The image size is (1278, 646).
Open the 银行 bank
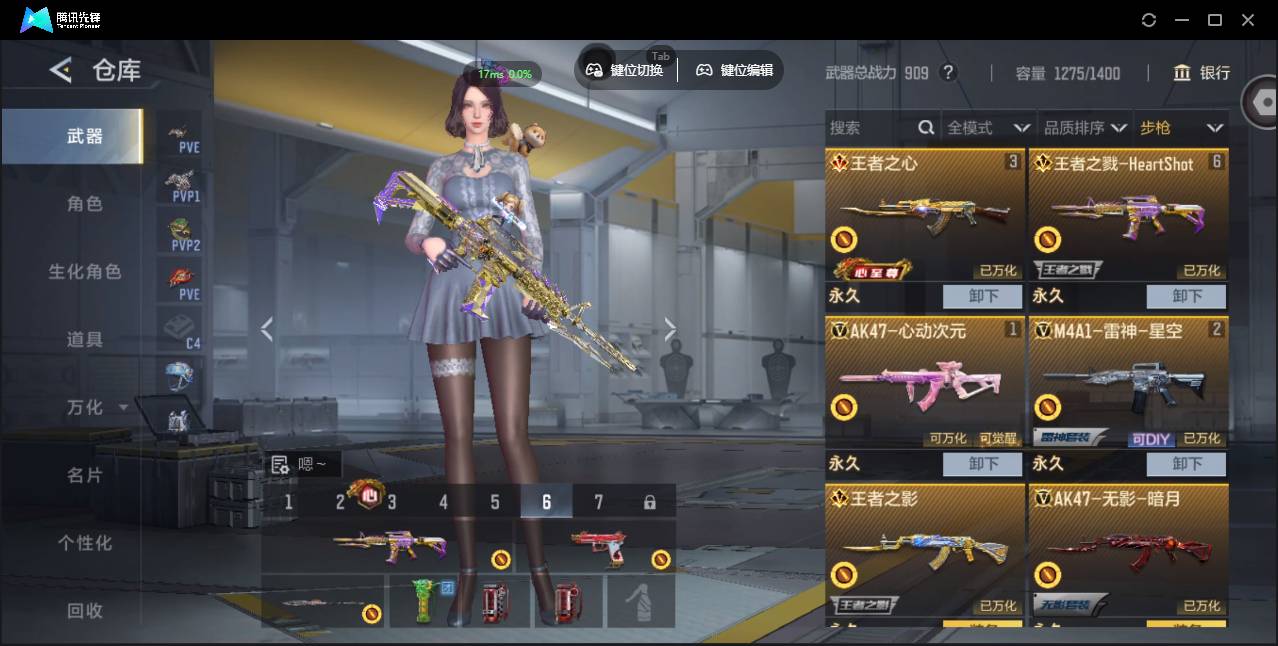point(1202,73)
